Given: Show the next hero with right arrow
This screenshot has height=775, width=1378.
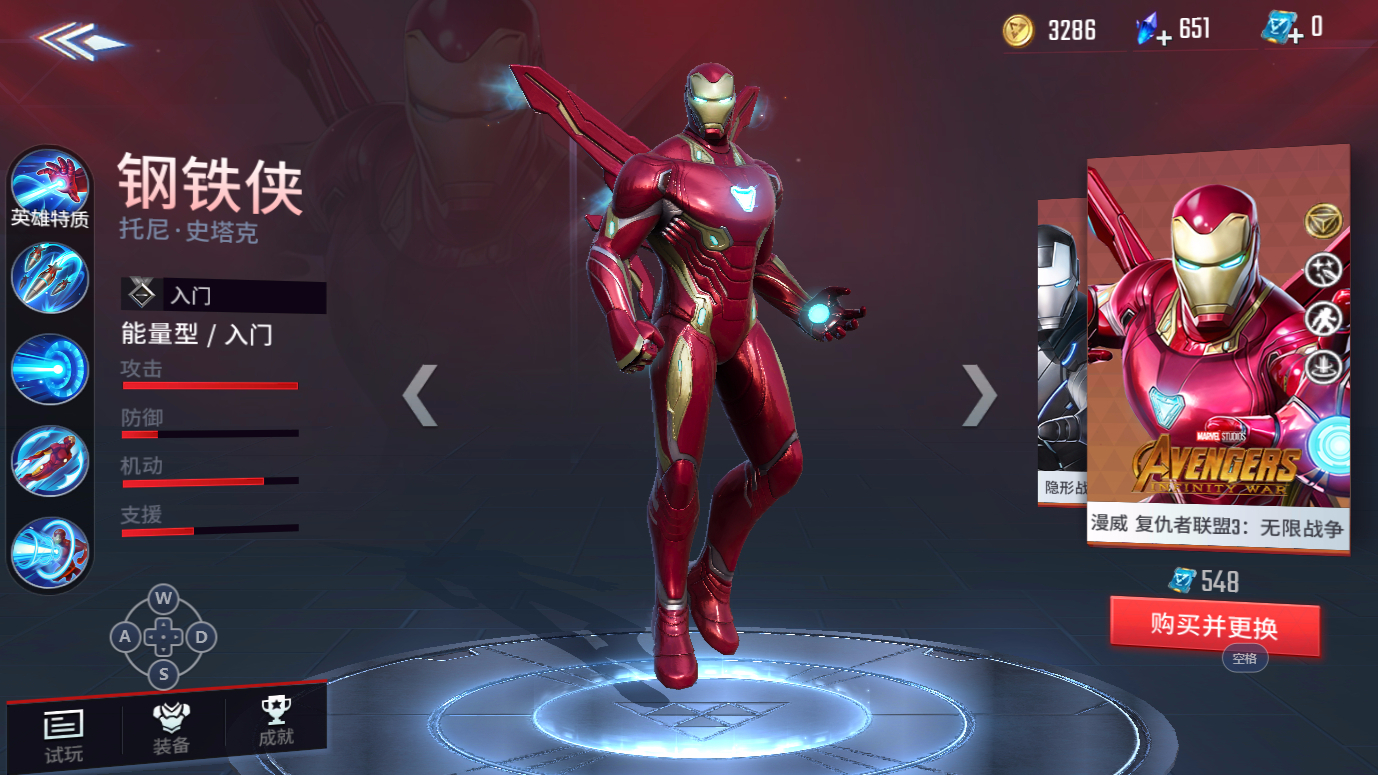Looking at the screenshot, I should click(979, 395).
